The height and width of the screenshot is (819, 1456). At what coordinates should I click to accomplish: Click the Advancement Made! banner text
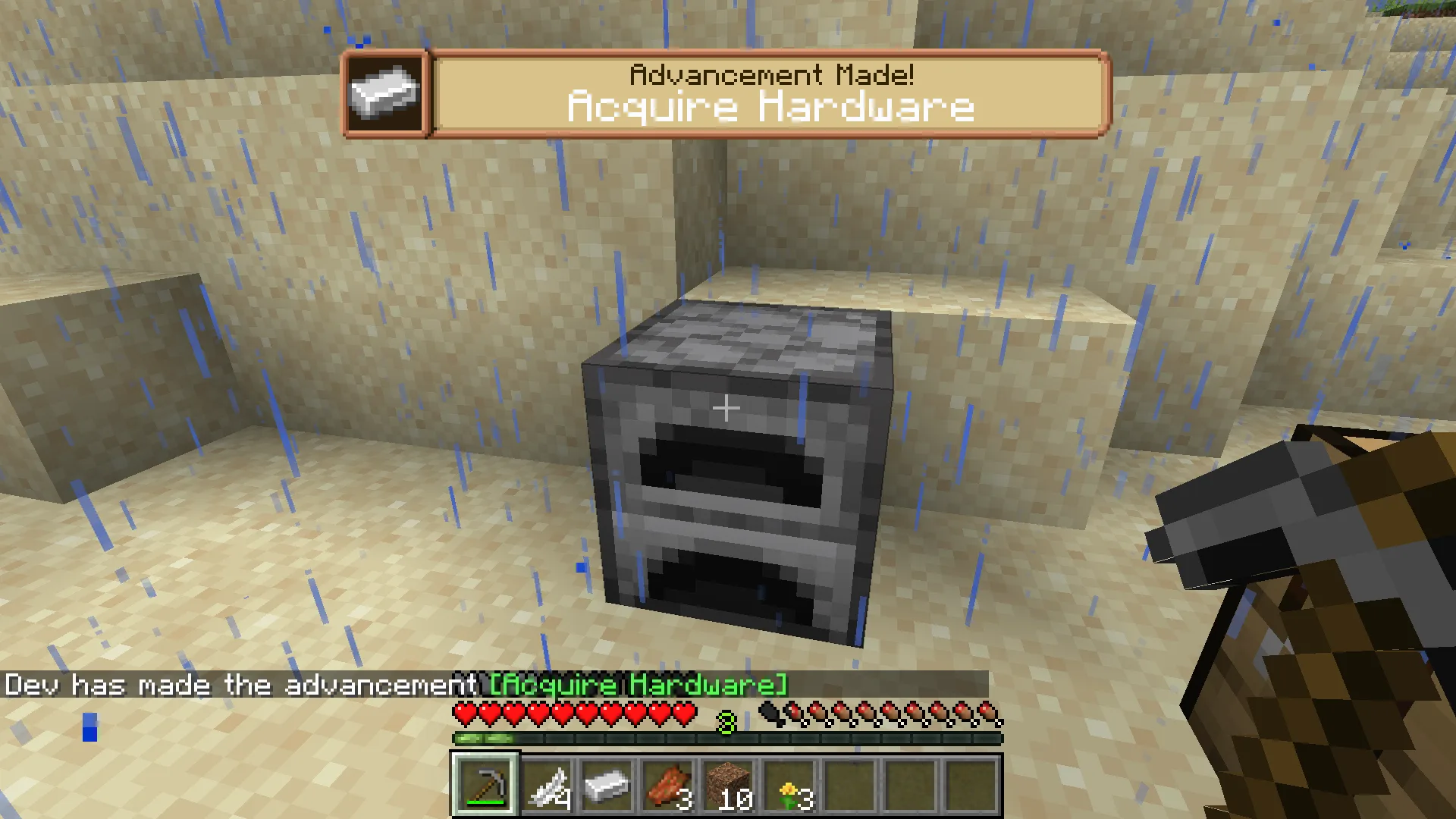(771, 73)
